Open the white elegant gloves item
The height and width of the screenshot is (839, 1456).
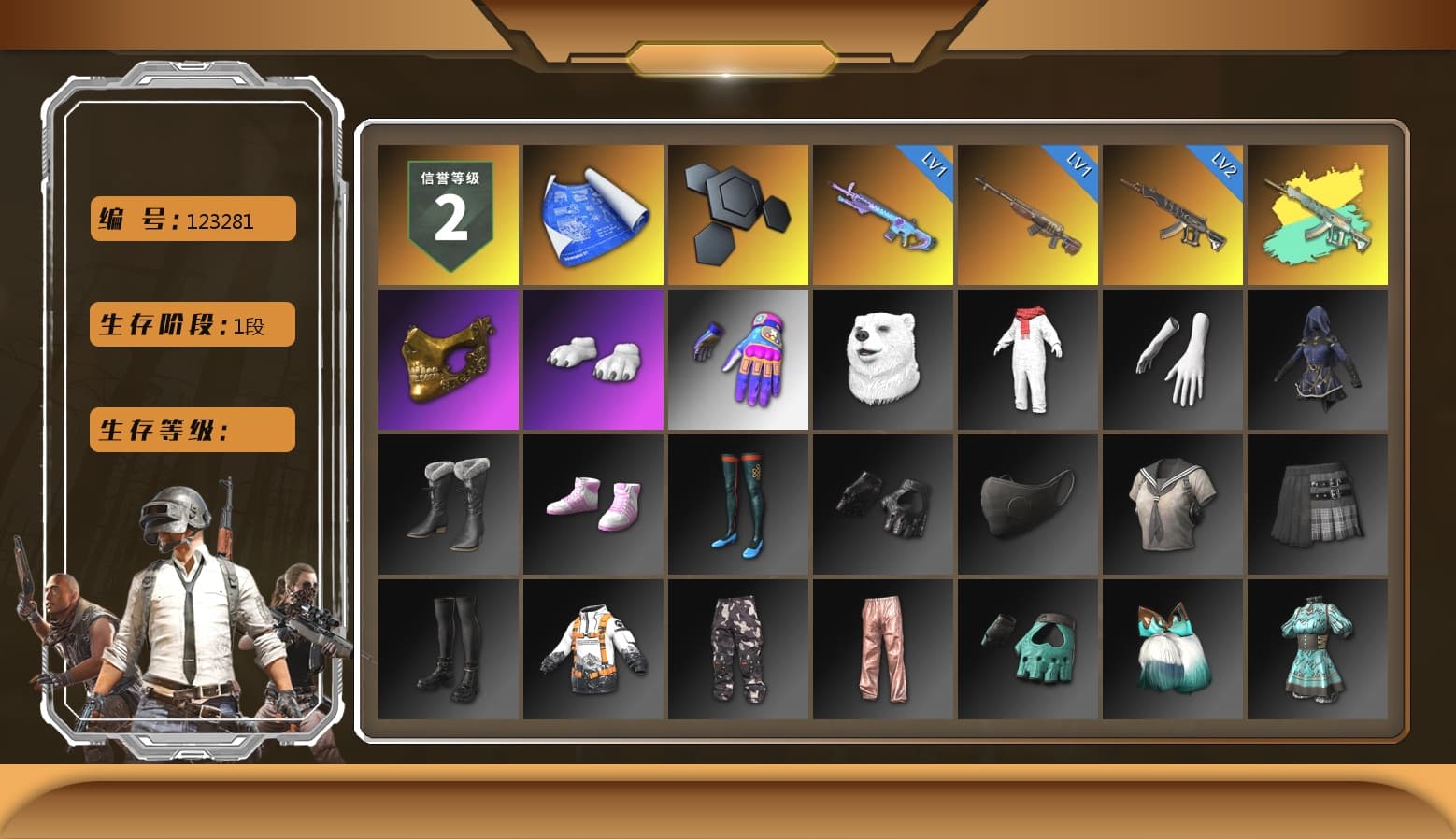pos(1172,359)
